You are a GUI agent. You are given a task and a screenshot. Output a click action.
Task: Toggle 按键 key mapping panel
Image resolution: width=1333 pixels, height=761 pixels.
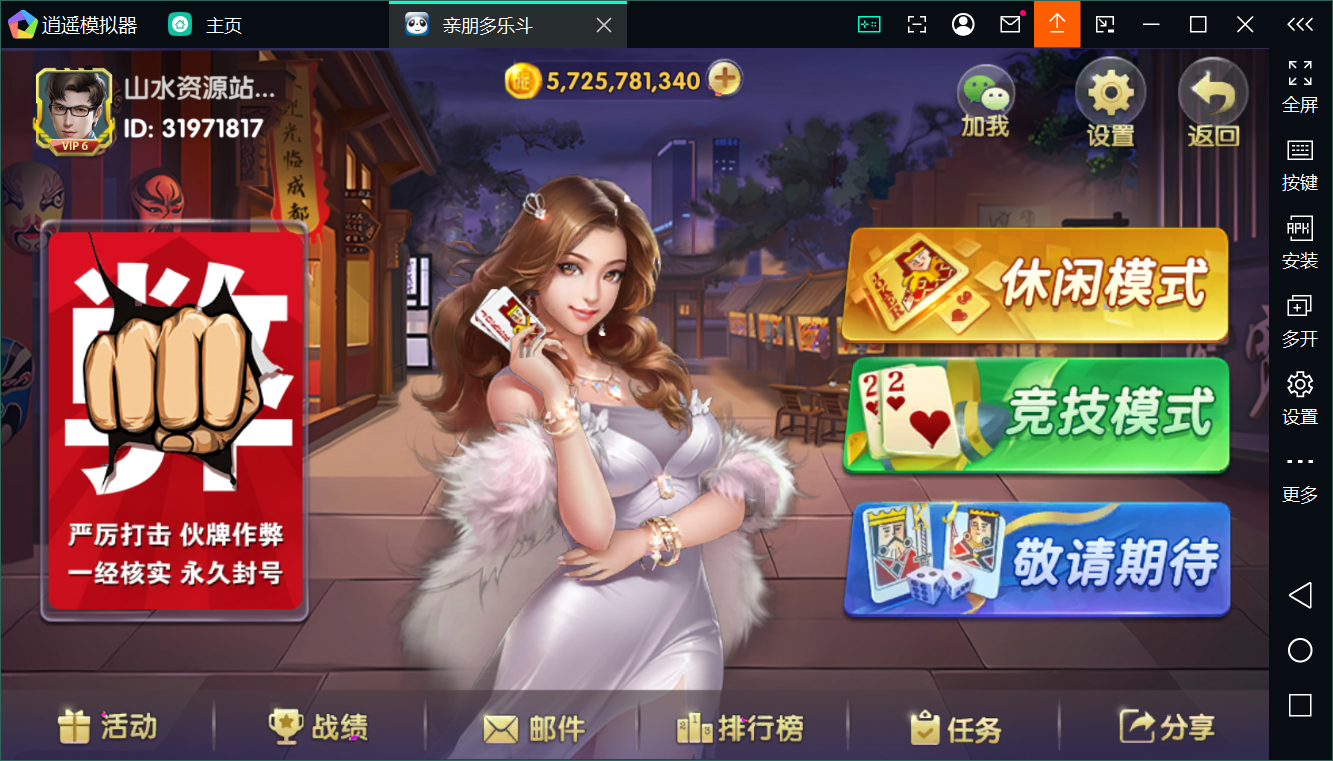1299,163
